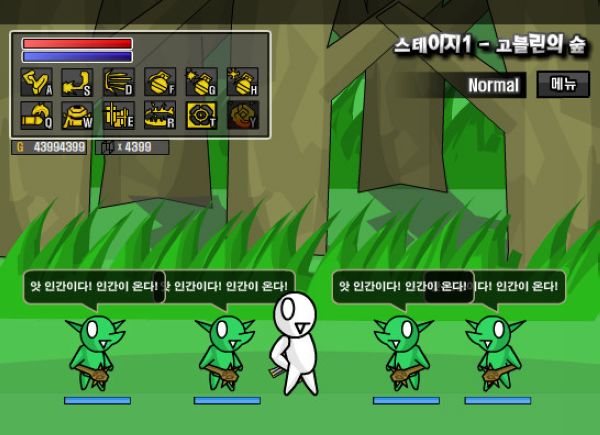The width and height of the screenshot is (600, 435).
Task: Trigger the skill icon labeled R
Action: coord(160,116)
